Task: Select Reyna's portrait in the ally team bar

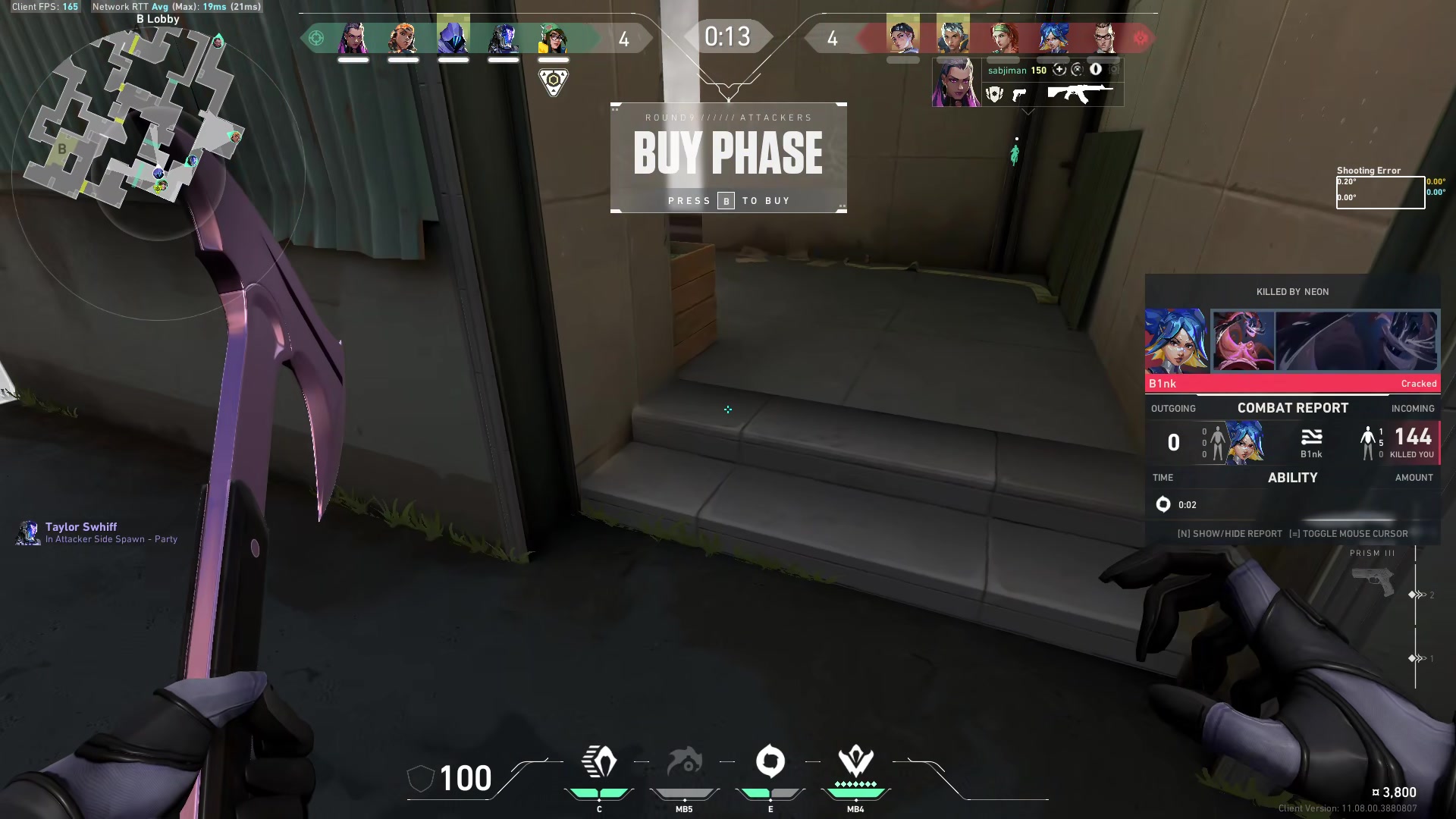Action: (353, 37)
